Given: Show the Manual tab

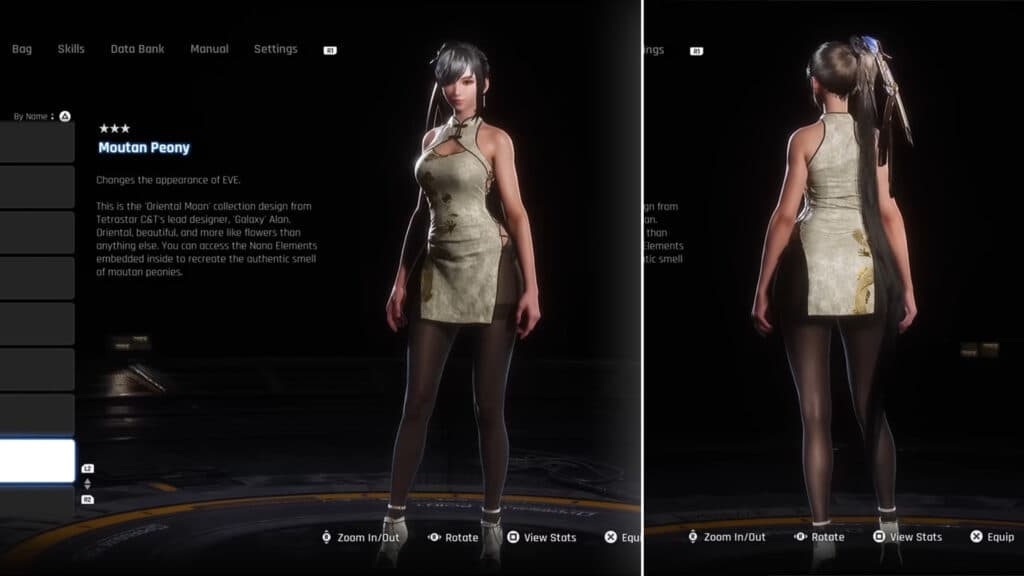Looking at the screenshot, I should click(209, 49).
